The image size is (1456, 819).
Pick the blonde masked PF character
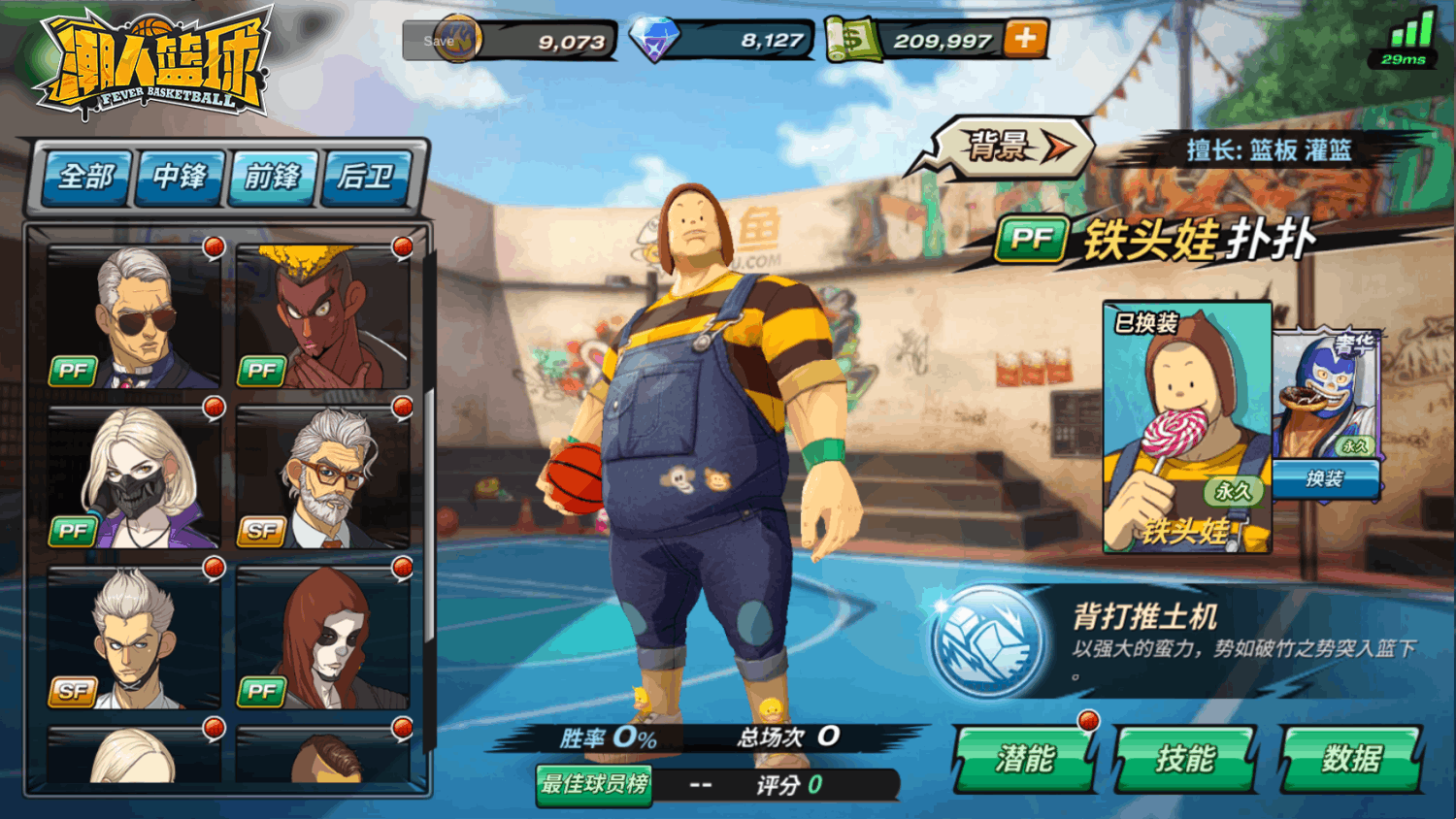point(134,477)
